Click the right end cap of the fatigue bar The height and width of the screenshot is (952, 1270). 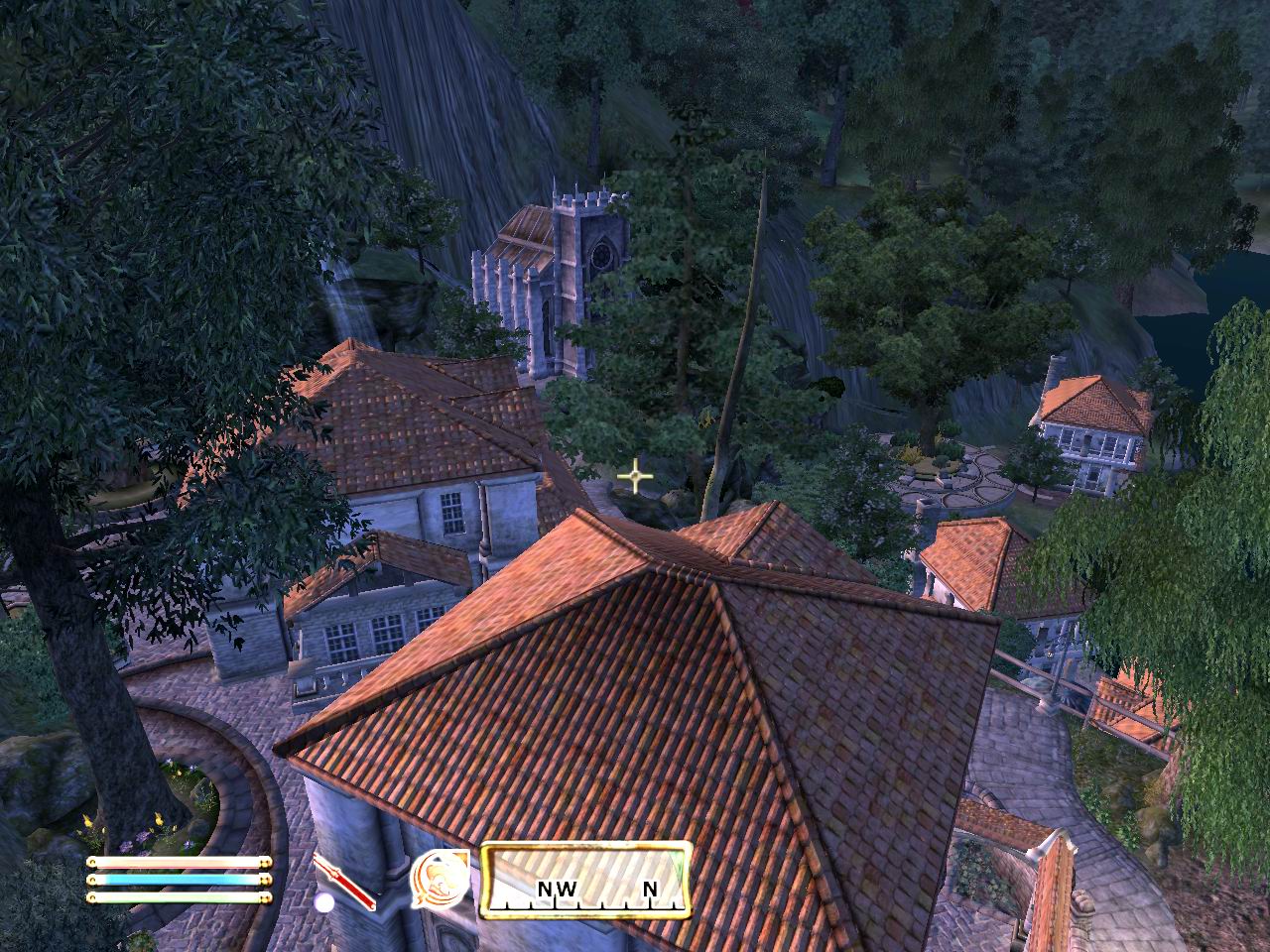(x=266, y=896)
